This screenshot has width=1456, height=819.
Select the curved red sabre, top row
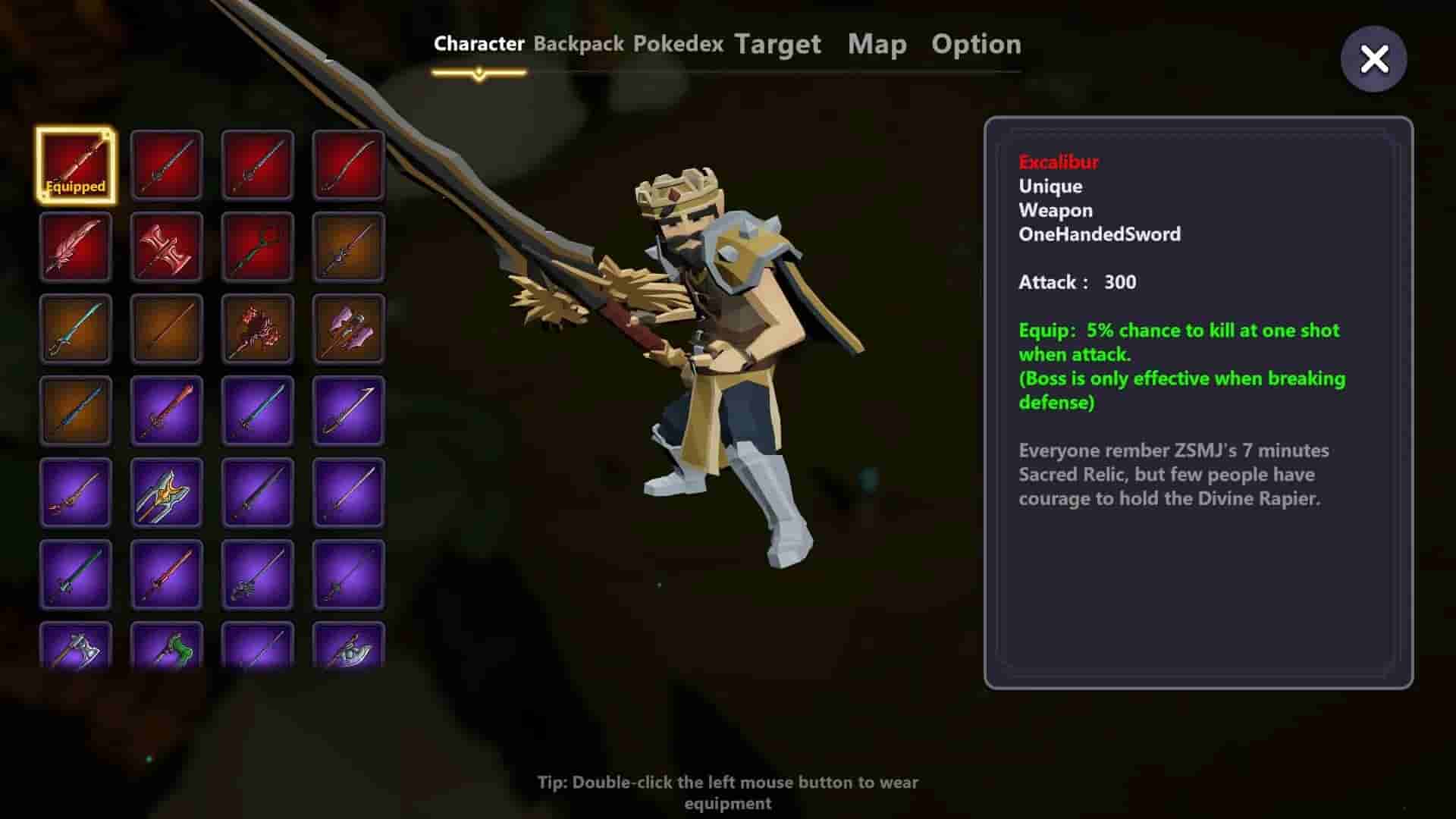tap(349, 165)
